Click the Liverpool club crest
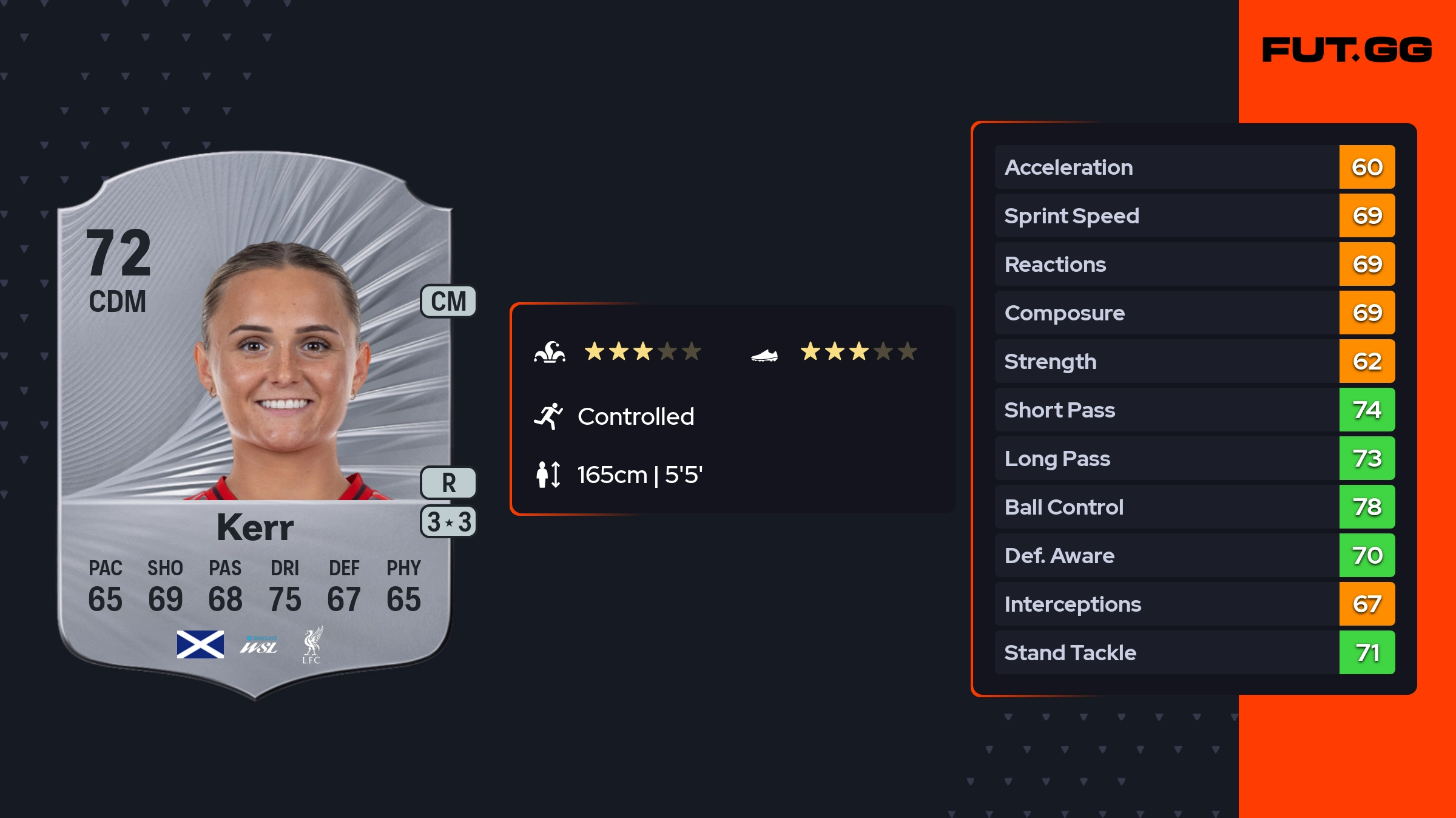Screen dimensions: 1456x818 pyautogui.click(x=312, y=645)
